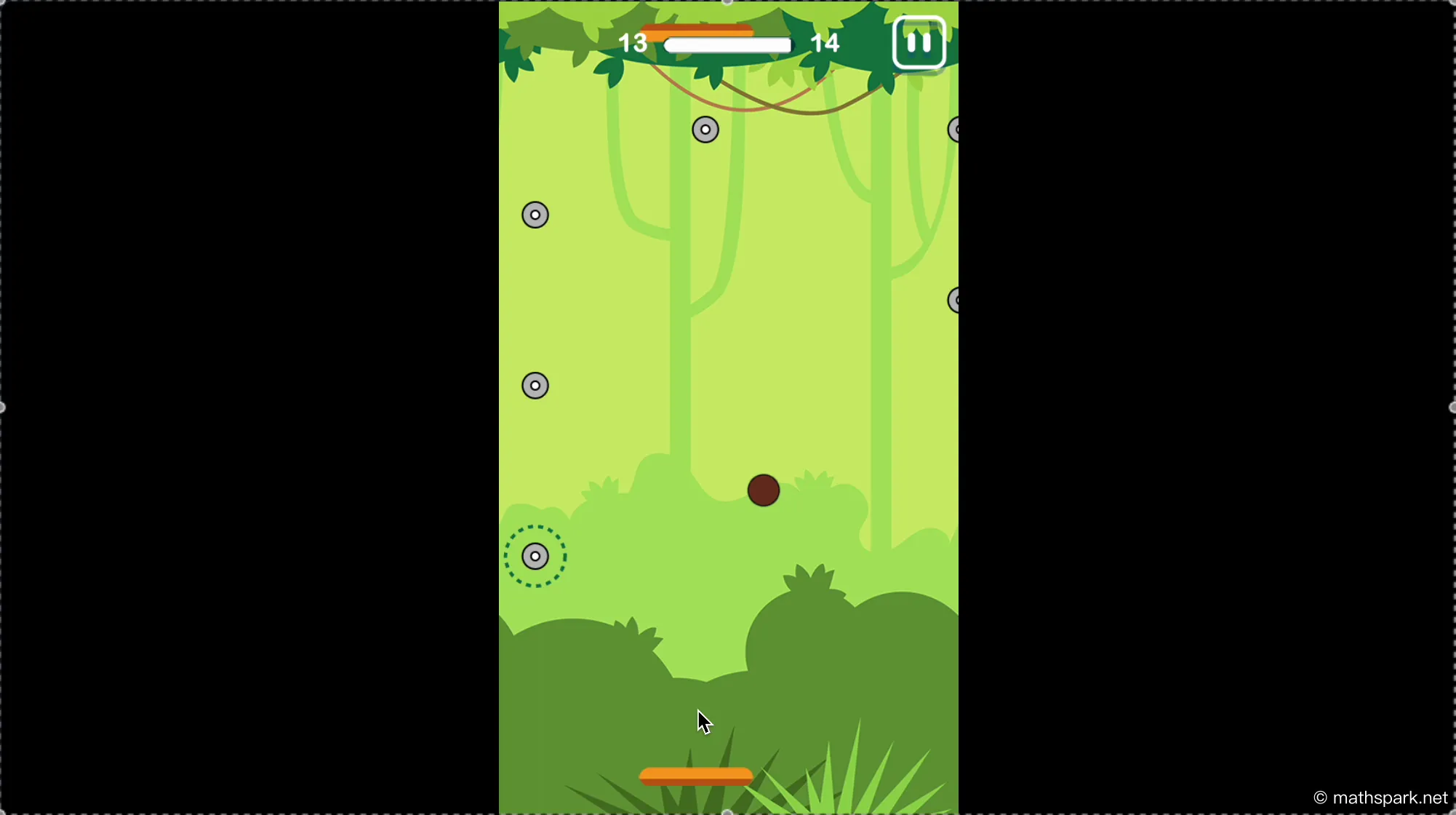Click the peg near the top center

(x=705, y=129)
